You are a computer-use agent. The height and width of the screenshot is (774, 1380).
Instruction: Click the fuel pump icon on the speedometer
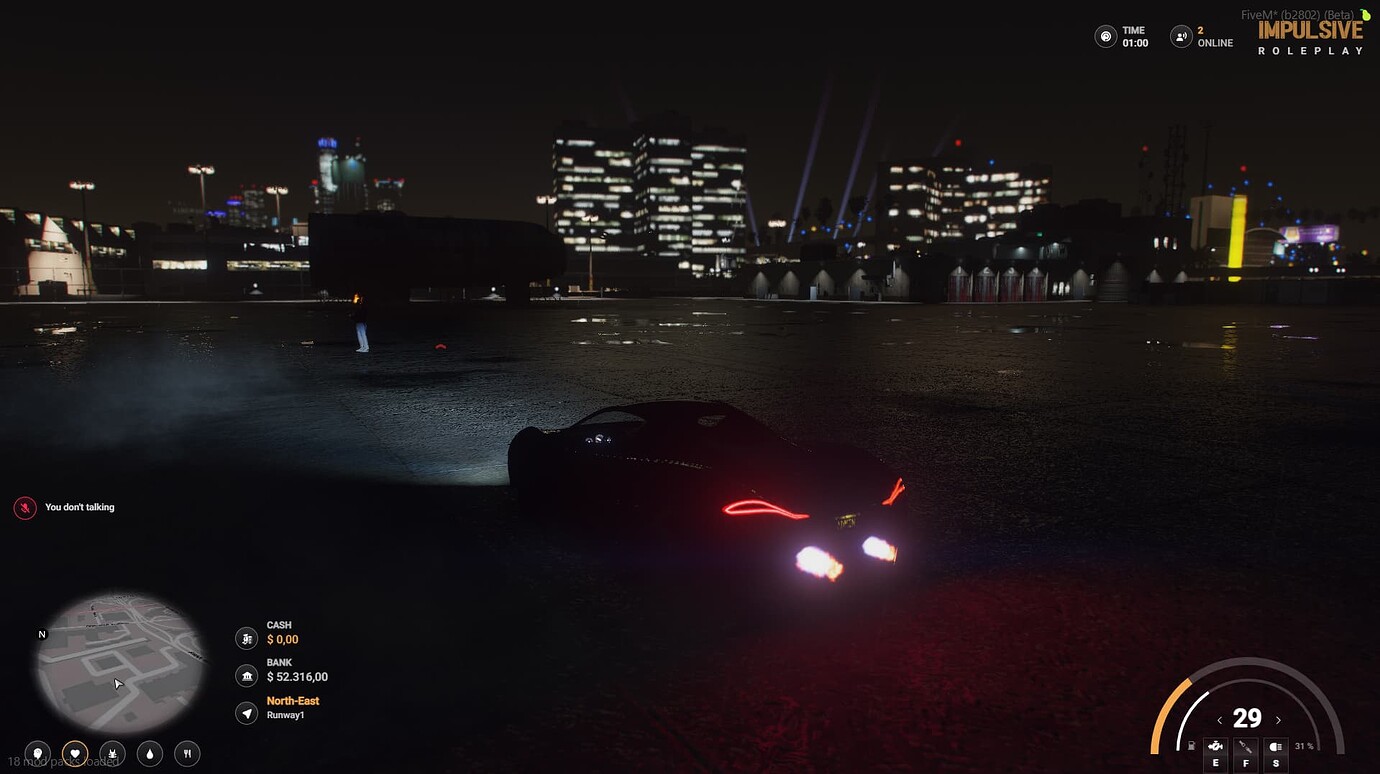click(1191, 745)
